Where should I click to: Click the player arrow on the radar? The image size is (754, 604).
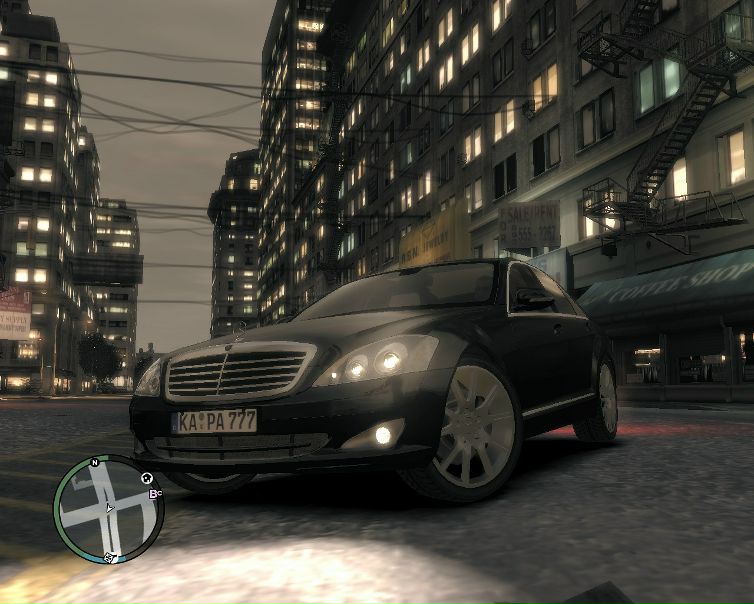coord(109,508)
